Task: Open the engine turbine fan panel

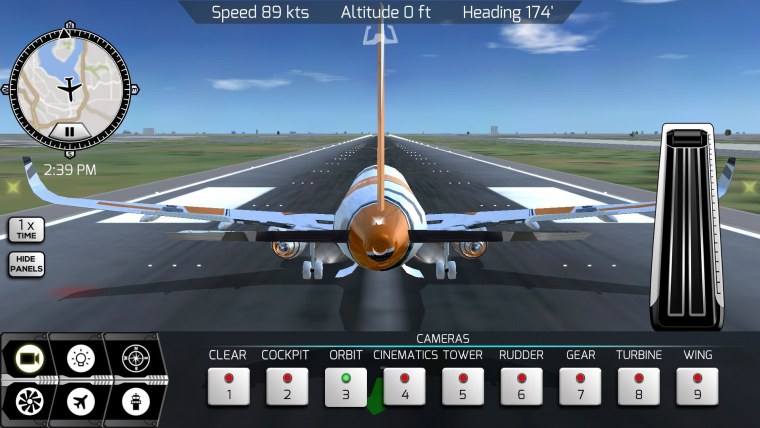Action: tap(28, 401)
